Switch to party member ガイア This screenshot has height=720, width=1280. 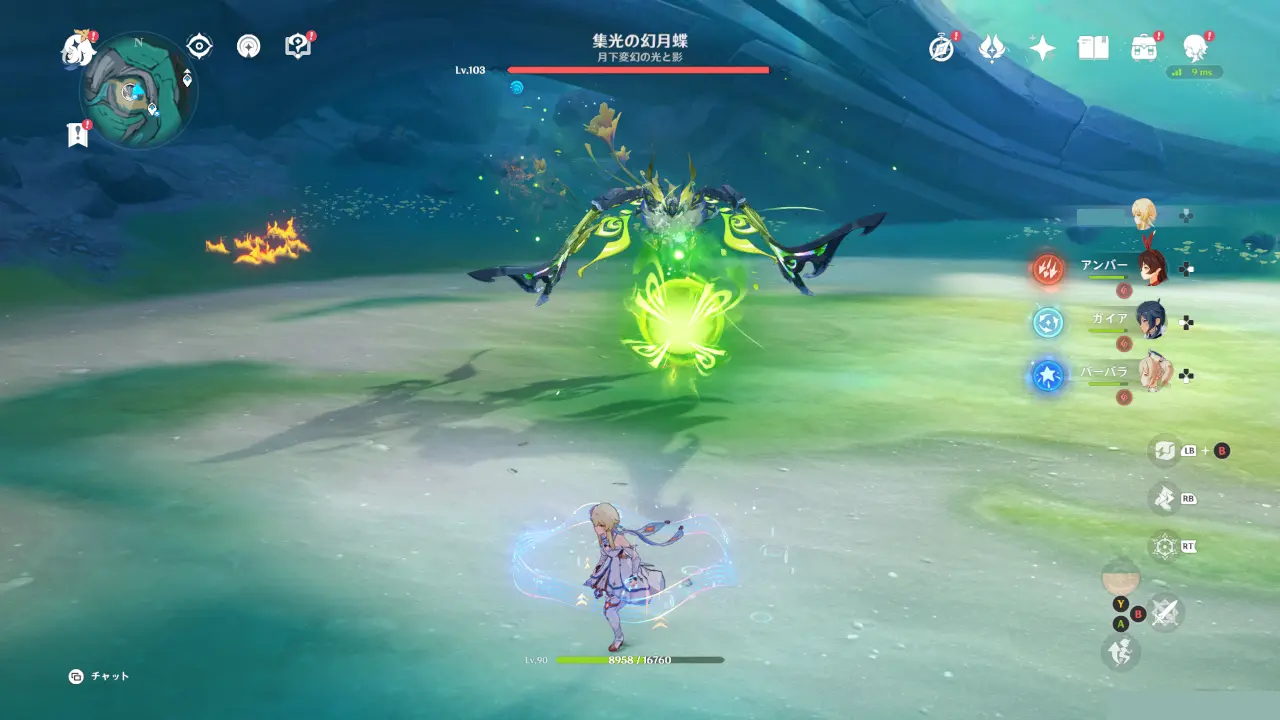pyautogui.click(x=1152, y=322)
